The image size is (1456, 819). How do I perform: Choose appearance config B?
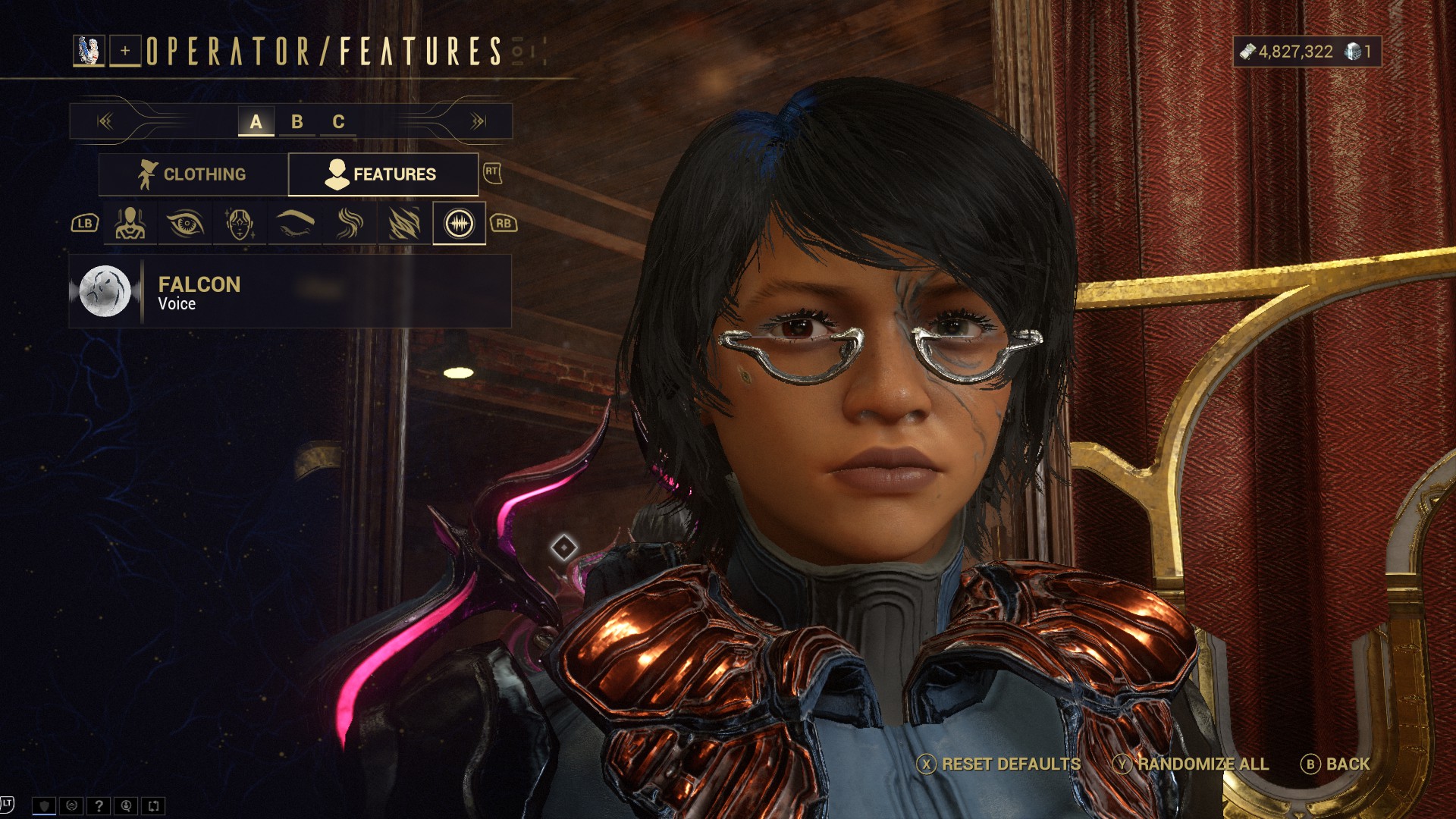point(297,121)
